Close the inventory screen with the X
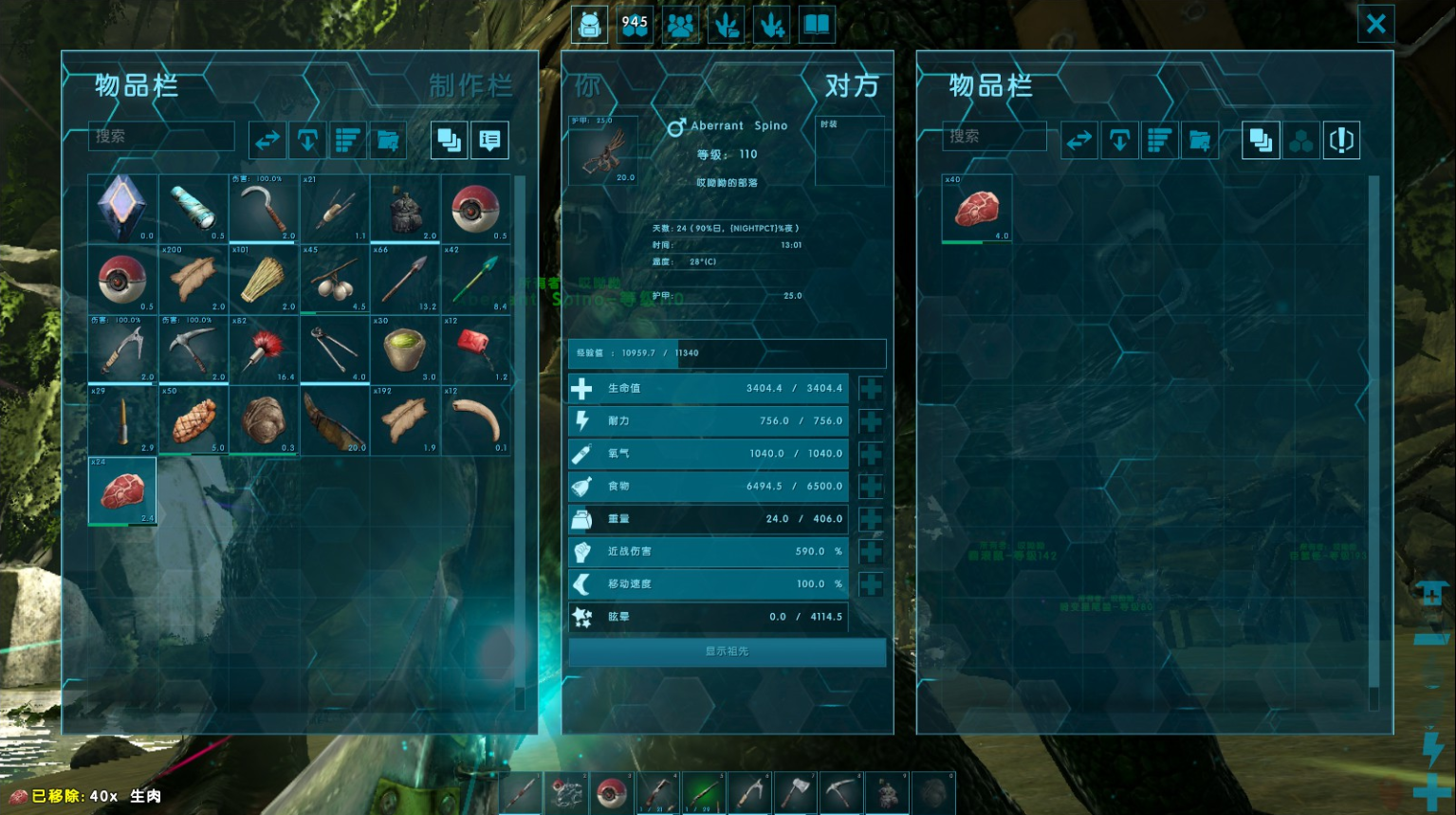 (x=1375, y=24)
